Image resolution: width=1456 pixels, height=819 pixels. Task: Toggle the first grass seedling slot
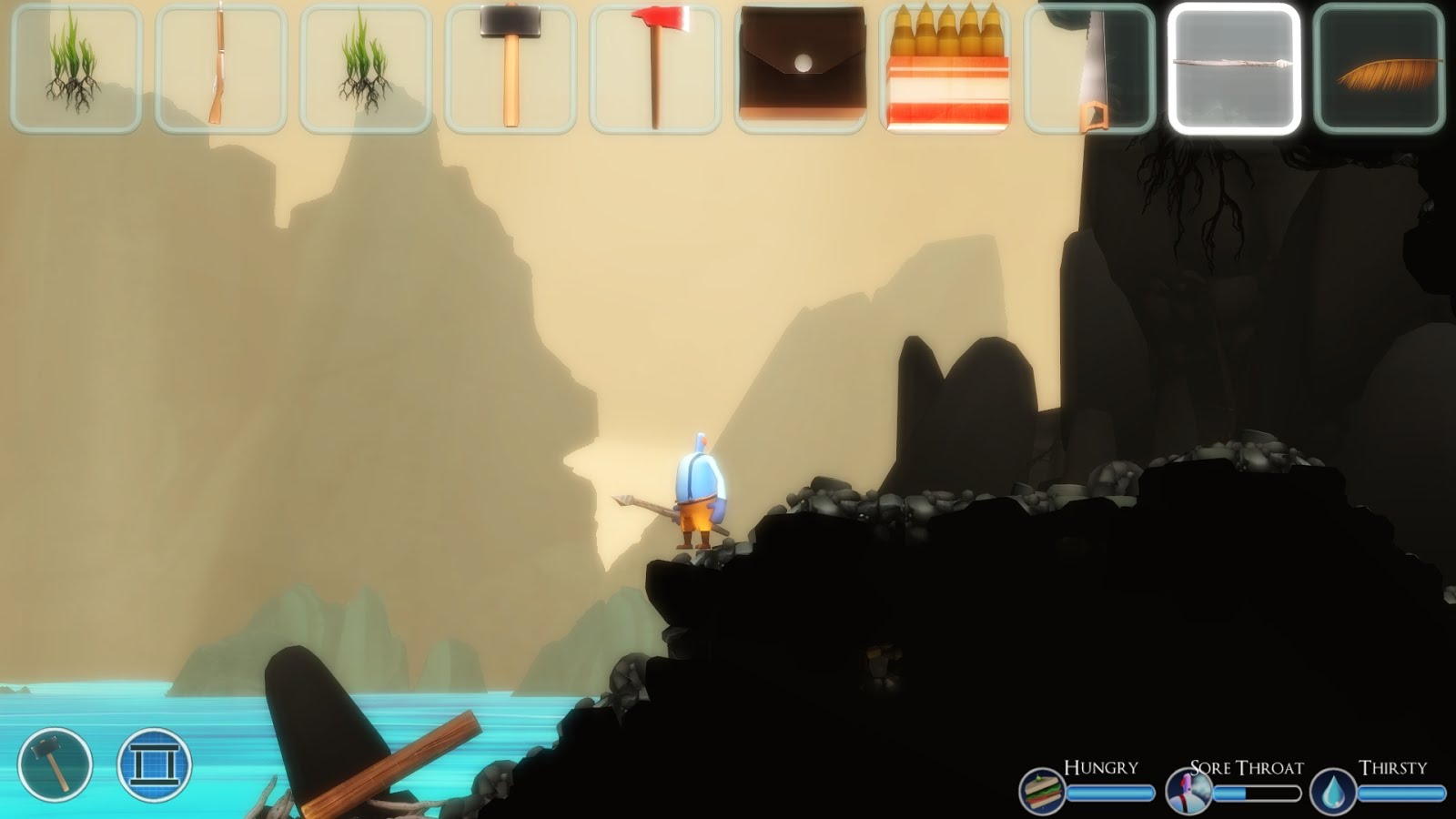point(75,66)
